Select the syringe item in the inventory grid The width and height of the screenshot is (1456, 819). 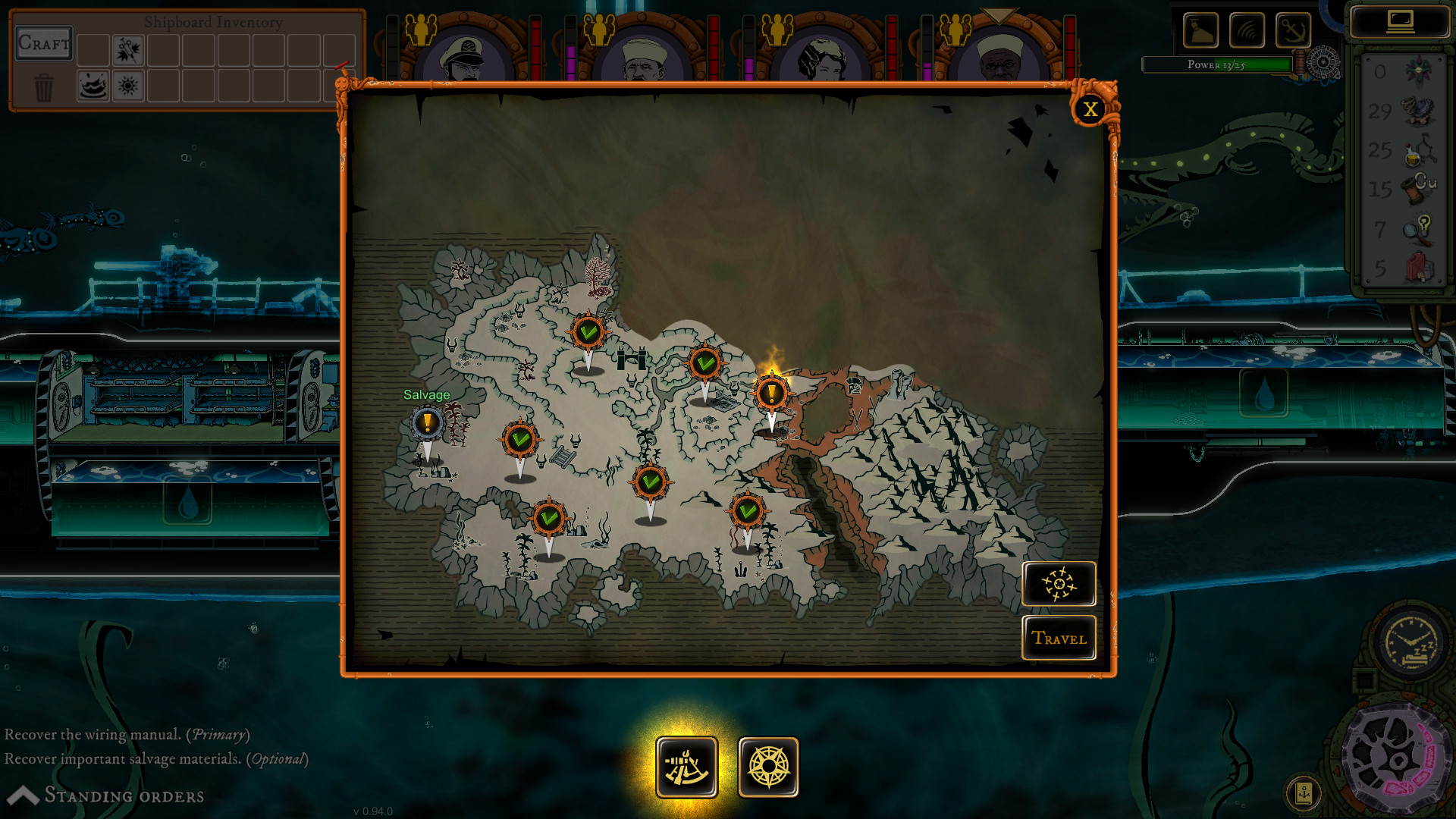(x=129, y=51)
